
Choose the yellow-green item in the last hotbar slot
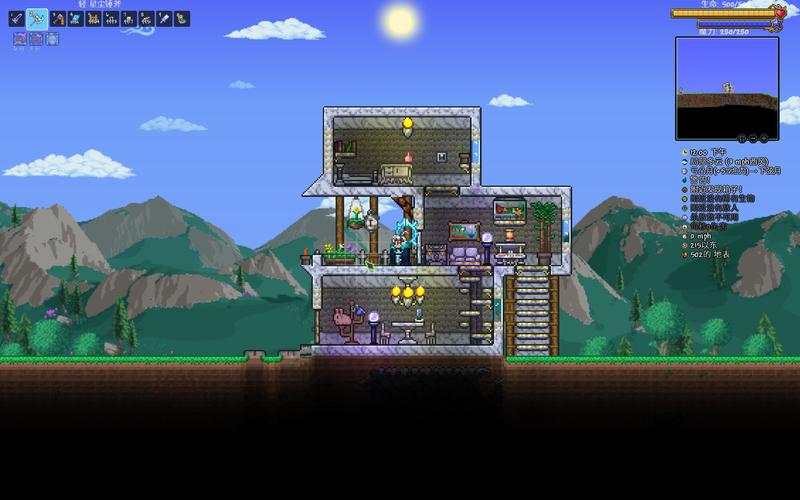(x=182, y=18)
